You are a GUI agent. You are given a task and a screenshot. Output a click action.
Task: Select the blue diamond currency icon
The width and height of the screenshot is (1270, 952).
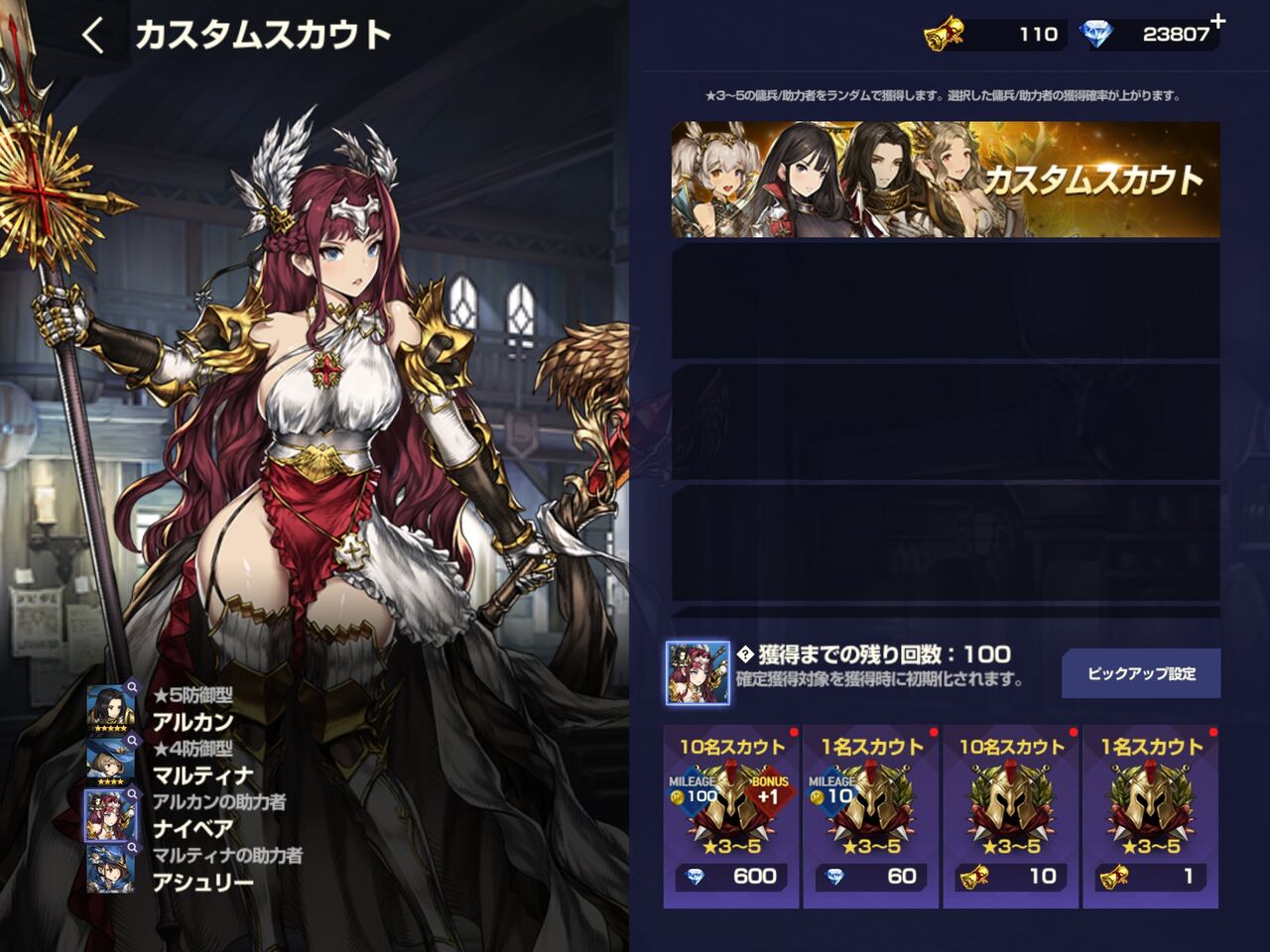pos(1099,31)
